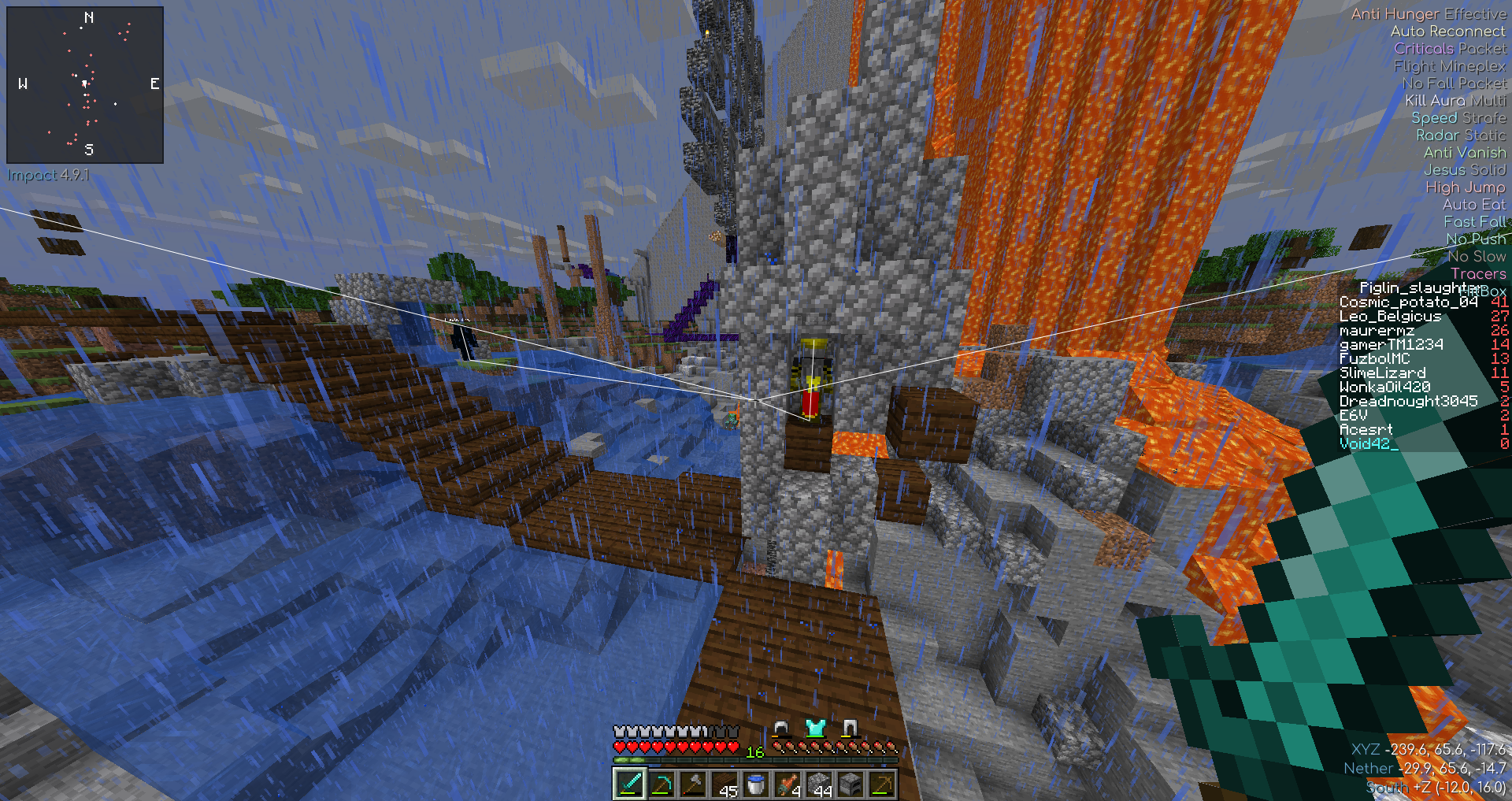1512x801 pixels.
Task: Select the salmon food slot
Action: click(787, 784)
